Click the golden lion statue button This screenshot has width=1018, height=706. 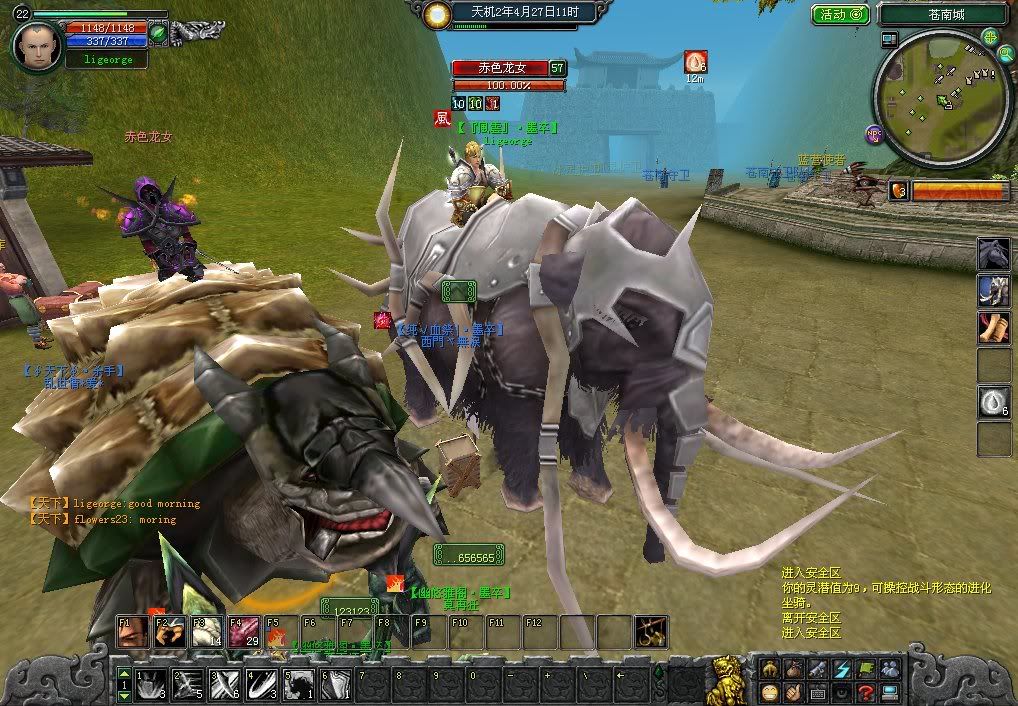(x=727, y=680)
